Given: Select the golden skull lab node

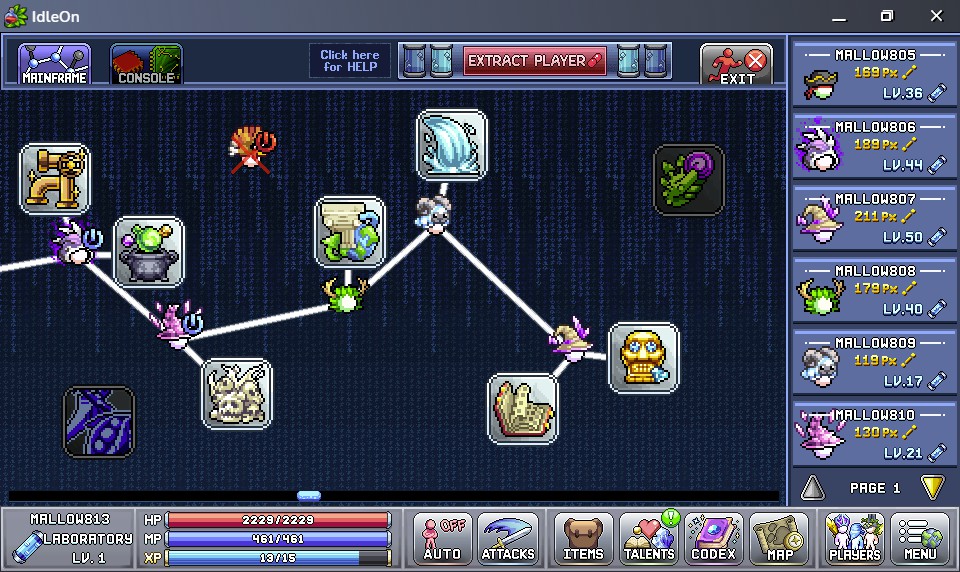Looking at the screenshot, I should pos(643,357).
